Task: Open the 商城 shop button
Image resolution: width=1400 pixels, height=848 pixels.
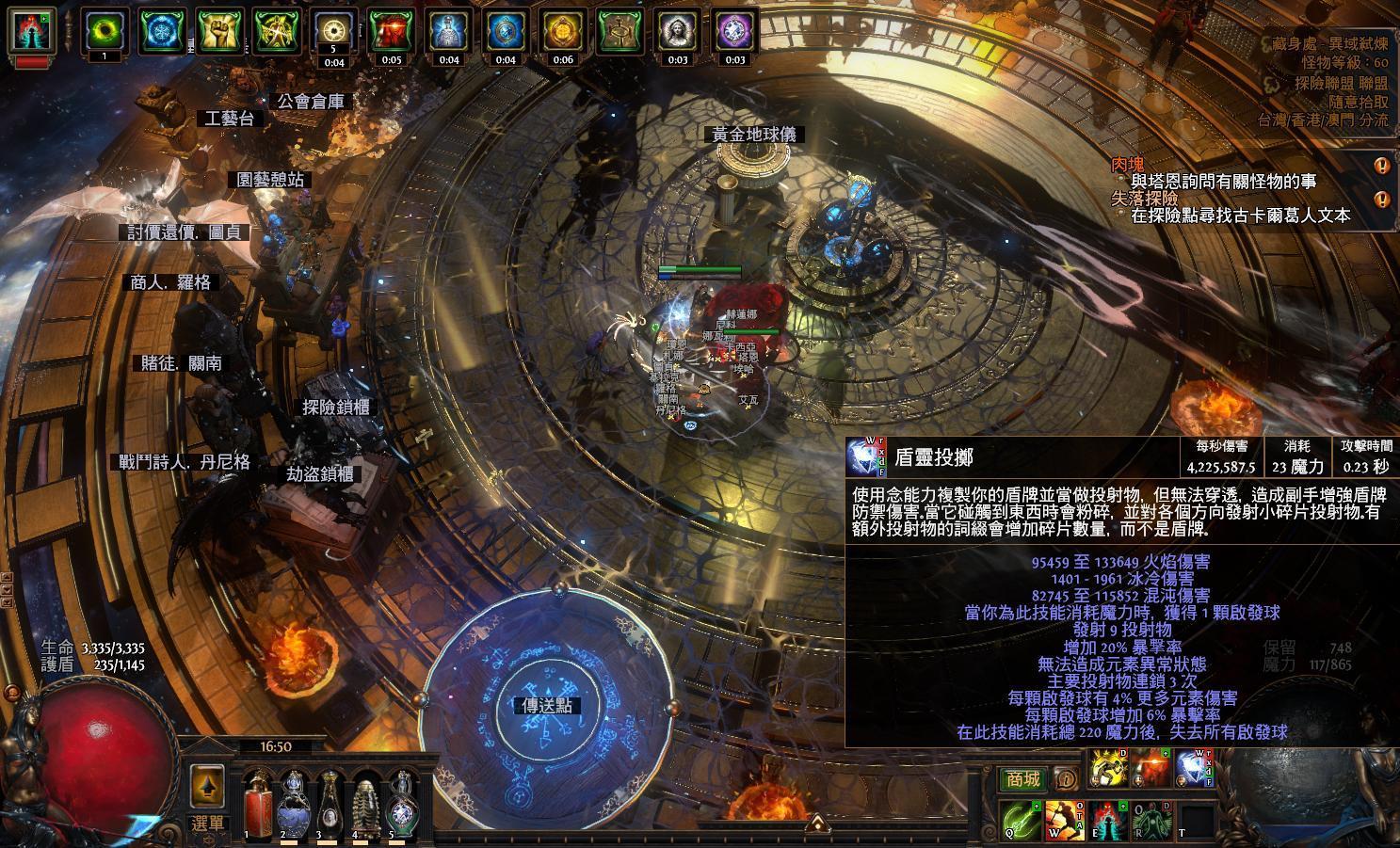Action: (x=1022, y=778)
